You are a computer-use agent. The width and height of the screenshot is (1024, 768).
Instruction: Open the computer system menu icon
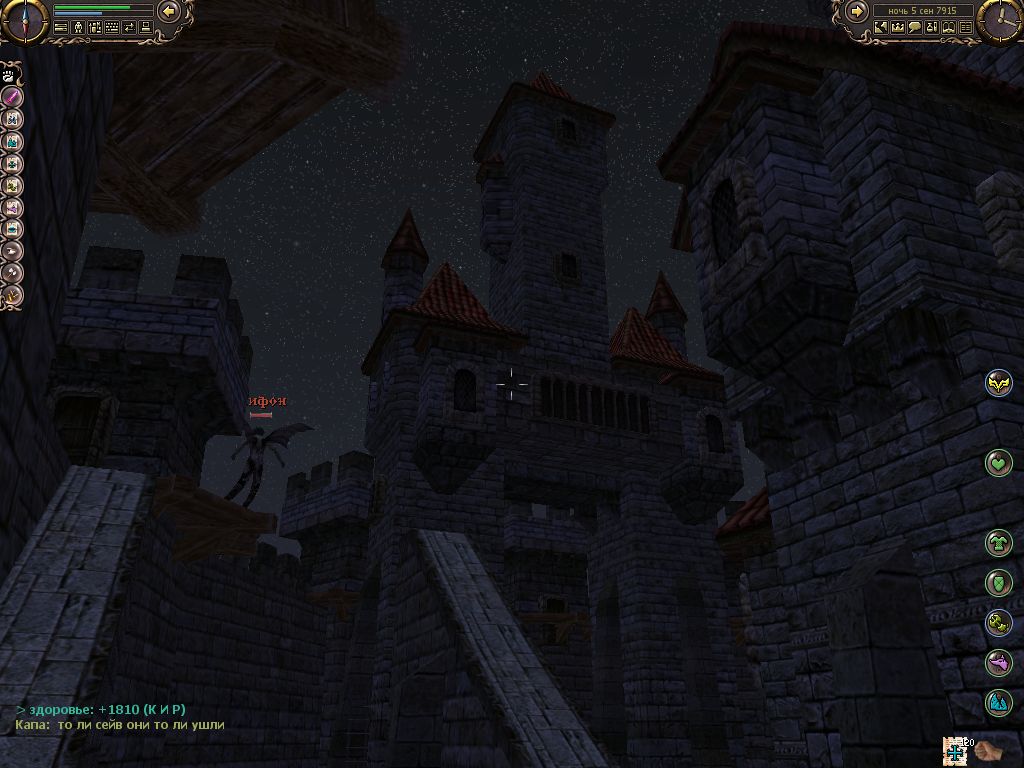click(x=146, y=28)
